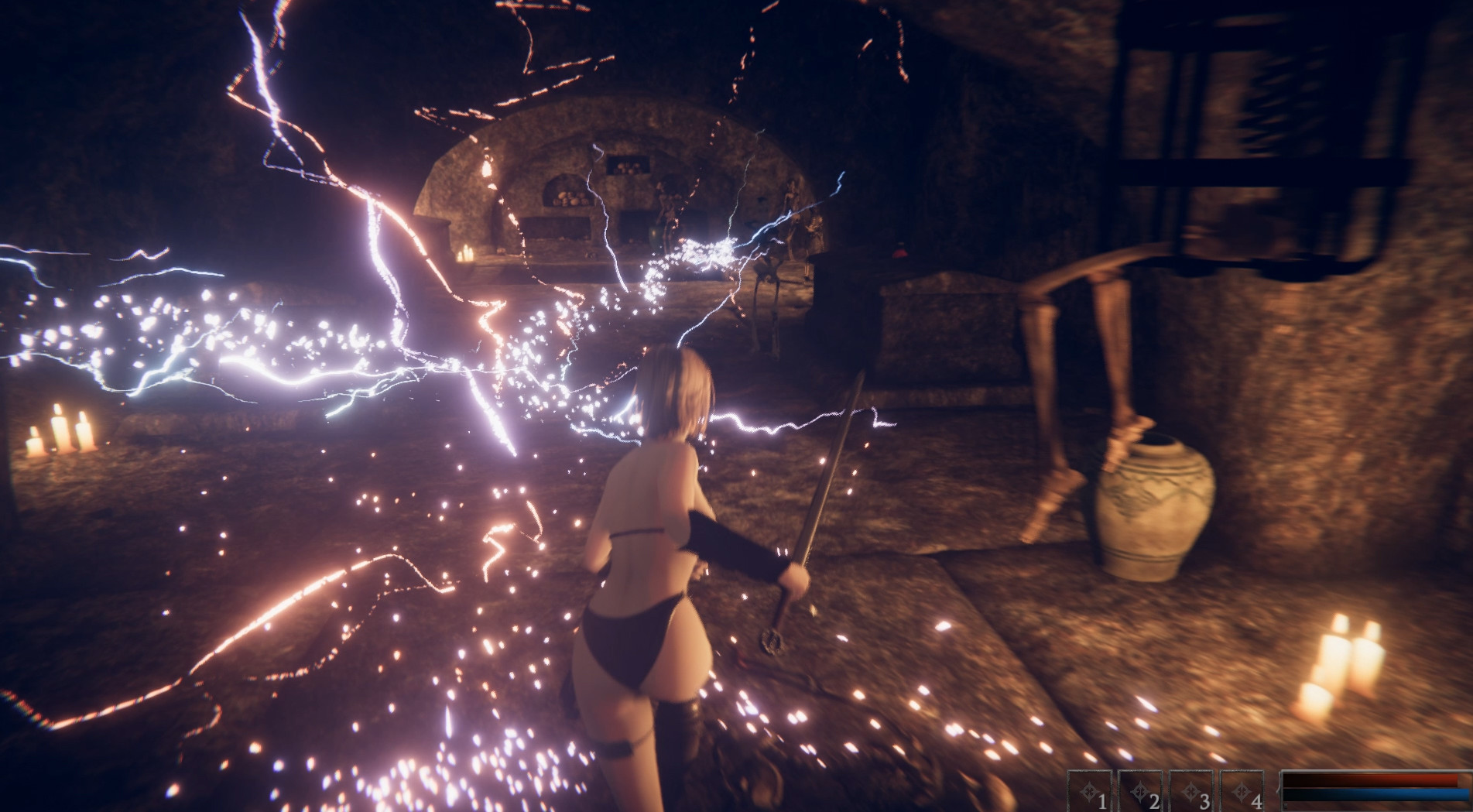Image resolution: width=1473 pixels, height=812 pixels.
Task: Click the small marker below the stamina bar
Action: point(1286,805)
